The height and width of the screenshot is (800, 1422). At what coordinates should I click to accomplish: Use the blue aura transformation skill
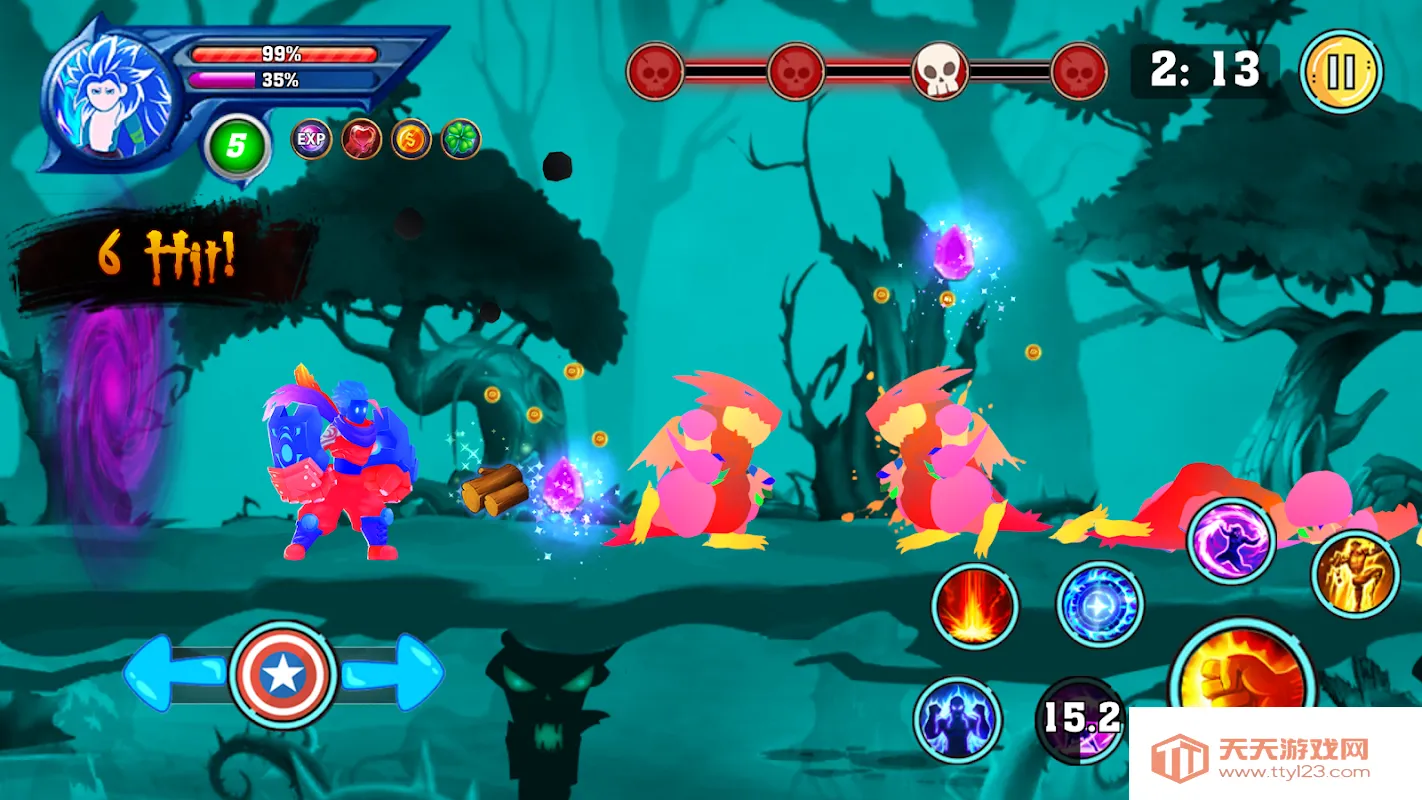957,720
